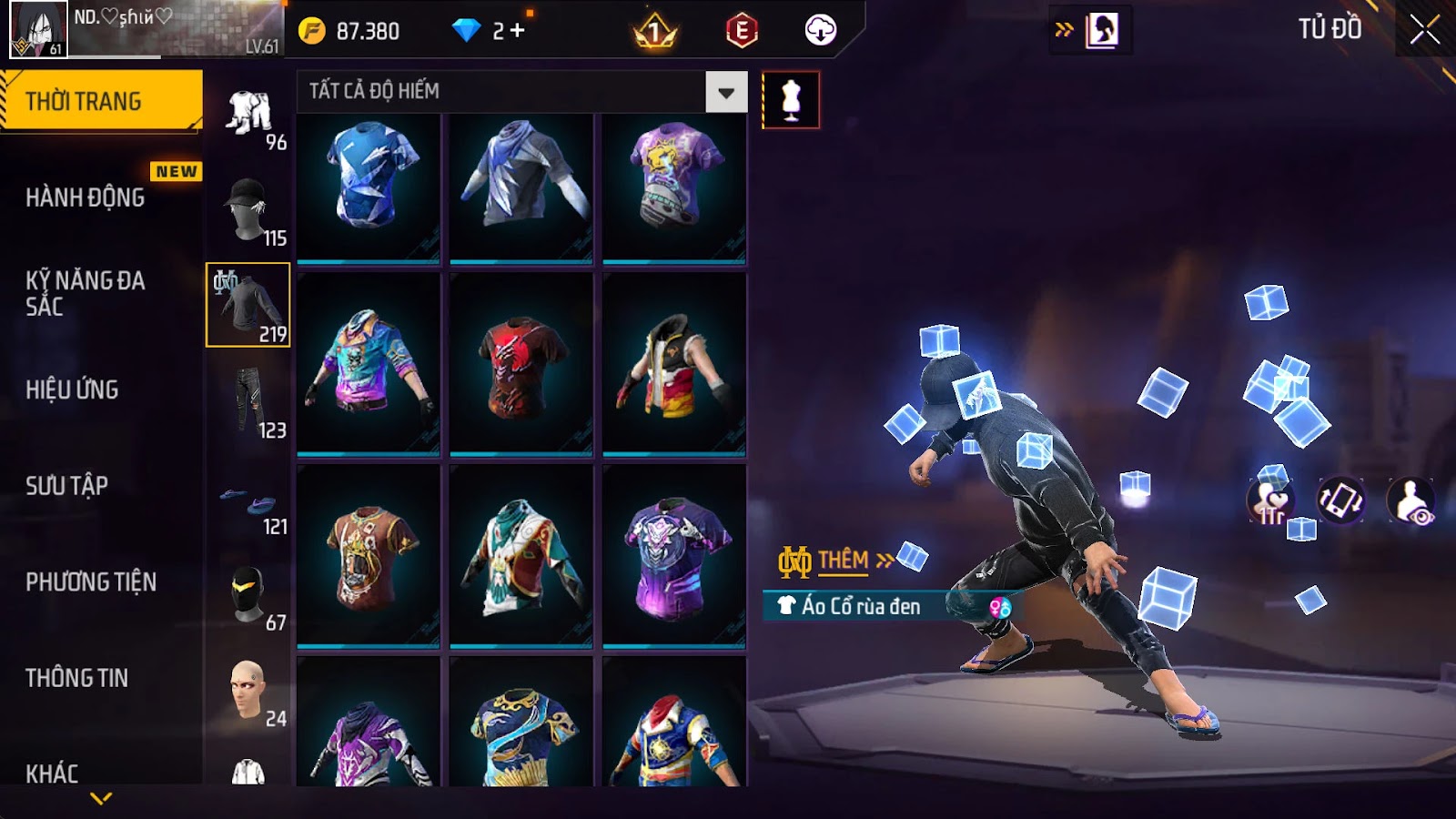Close the wardrobe screen
The image size is (1456, 819).
click(x=1424, y=30)
